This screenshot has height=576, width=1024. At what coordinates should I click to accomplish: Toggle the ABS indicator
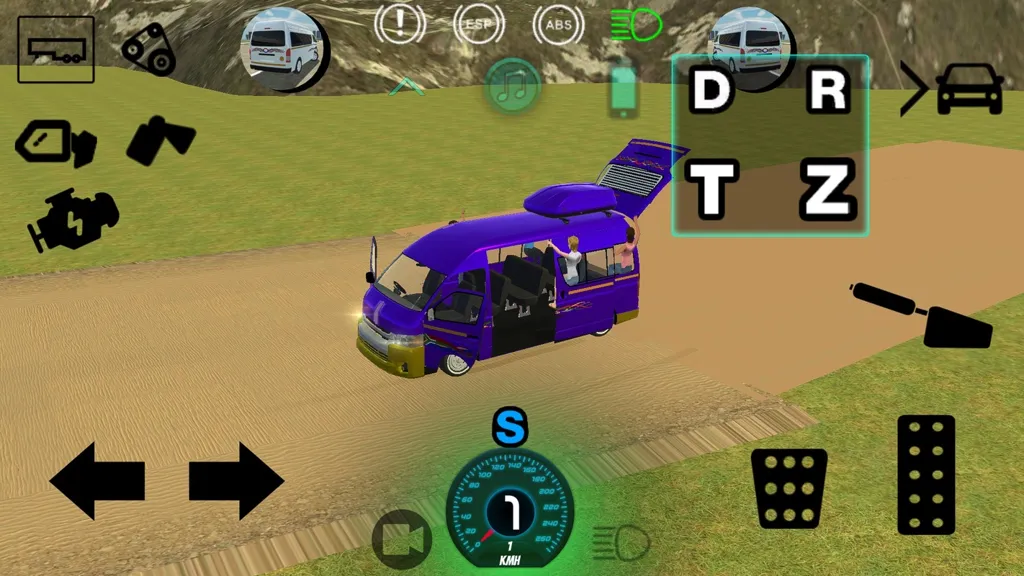(x=559, y=24)
